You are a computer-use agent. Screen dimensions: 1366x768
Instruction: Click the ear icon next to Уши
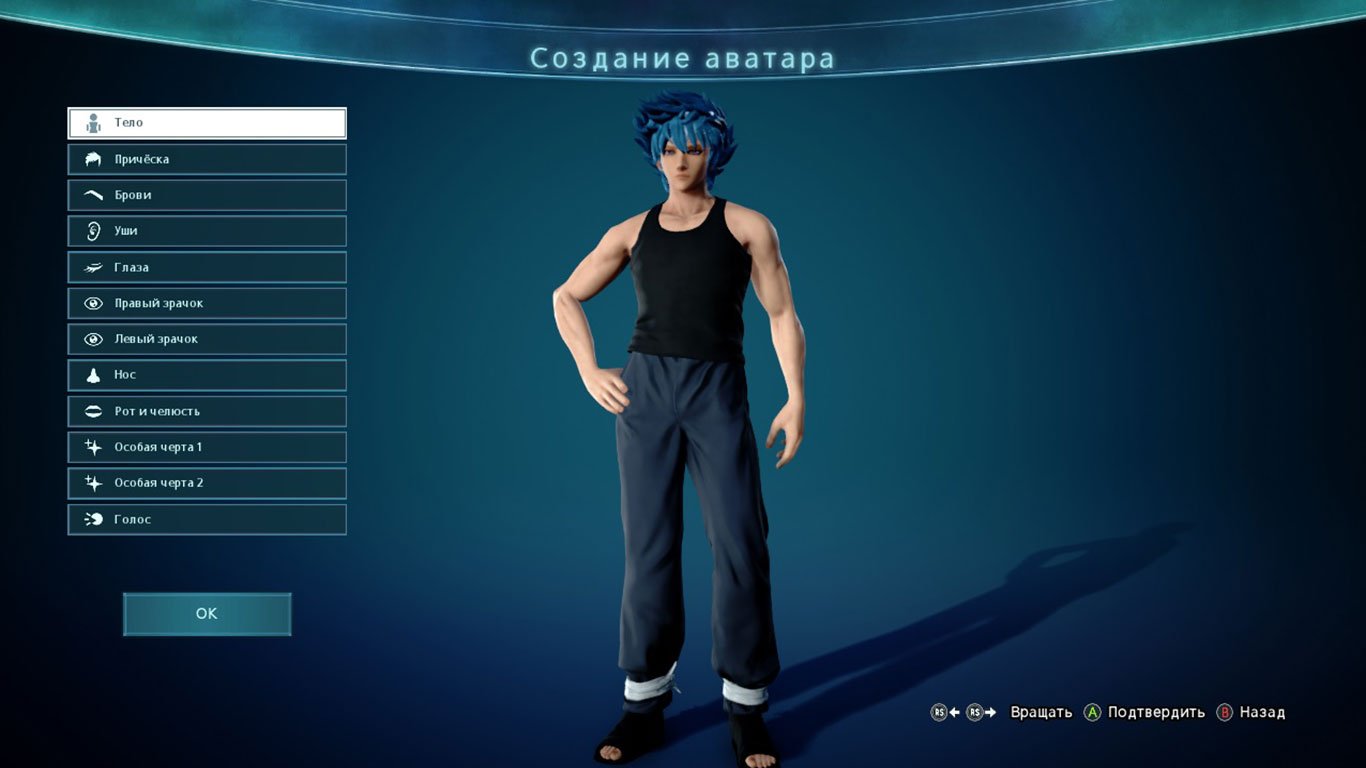point(93,230)
